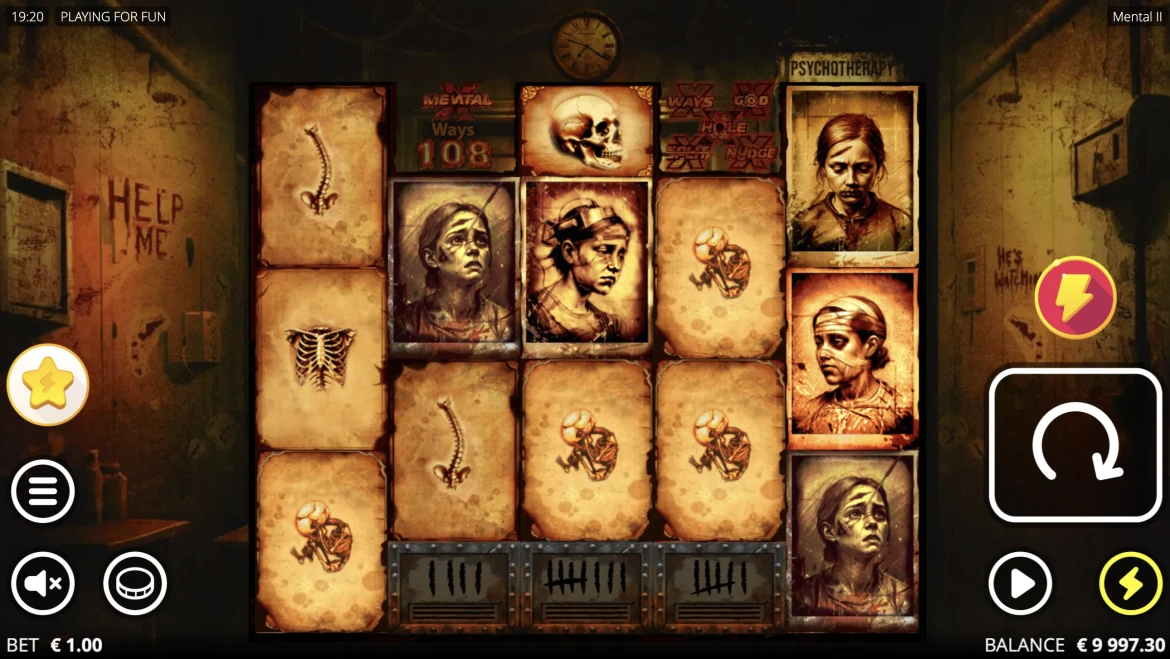Toggle the yellow lightning quick-spin button

tap(1130, 583)
